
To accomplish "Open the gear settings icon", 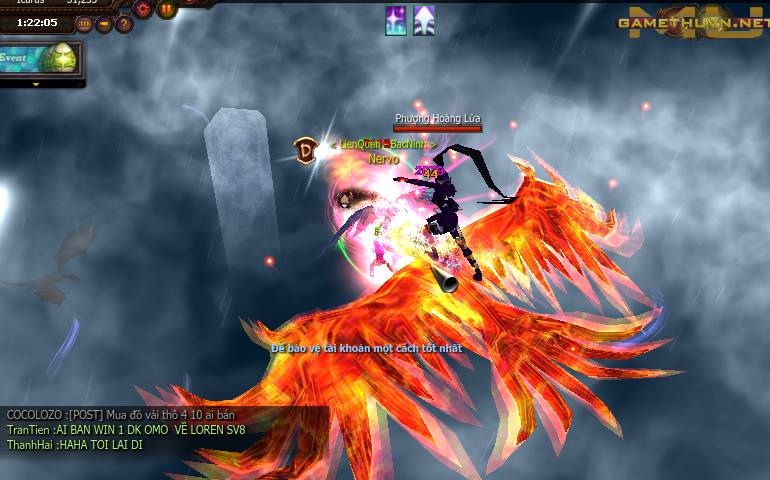I will click(x=143, y=9).
